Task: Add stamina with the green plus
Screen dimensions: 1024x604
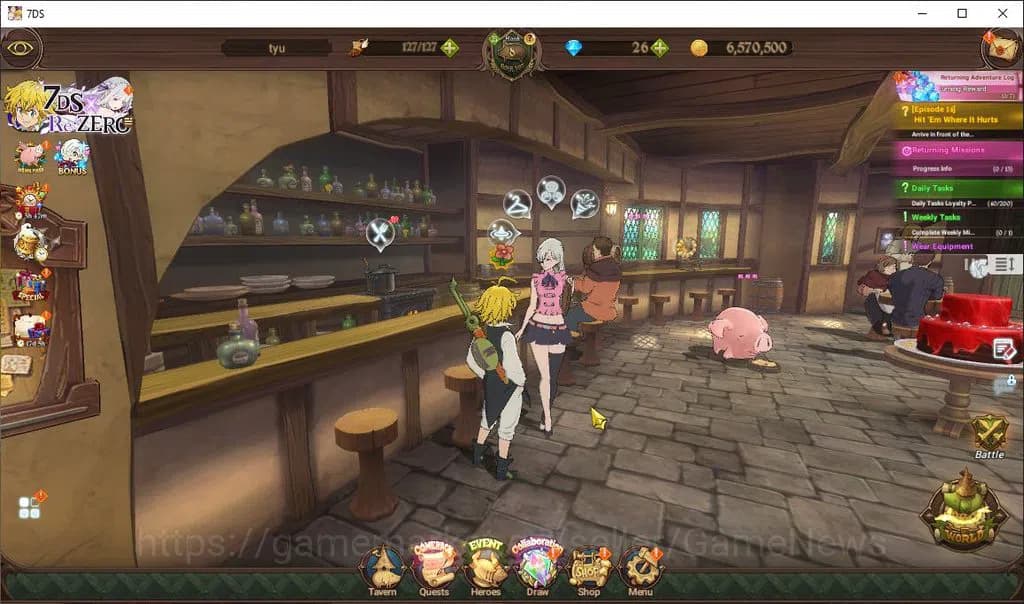Action: click(x=450, y=48)
